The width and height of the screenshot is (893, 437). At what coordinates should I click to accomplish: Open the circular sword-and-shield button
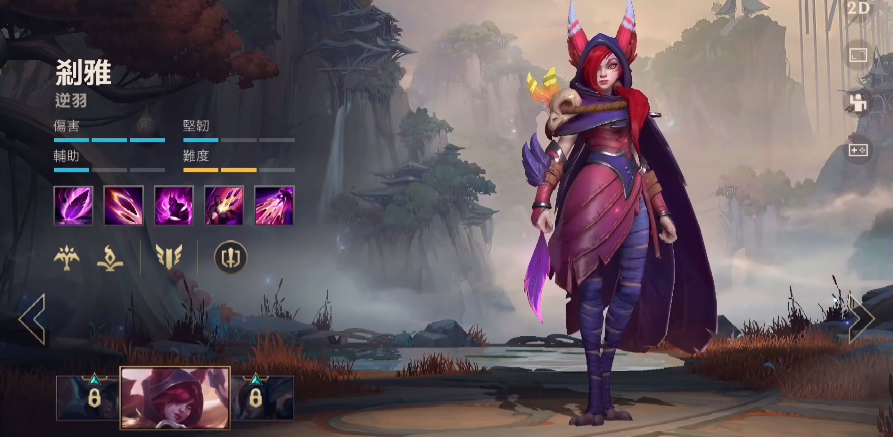230,258
